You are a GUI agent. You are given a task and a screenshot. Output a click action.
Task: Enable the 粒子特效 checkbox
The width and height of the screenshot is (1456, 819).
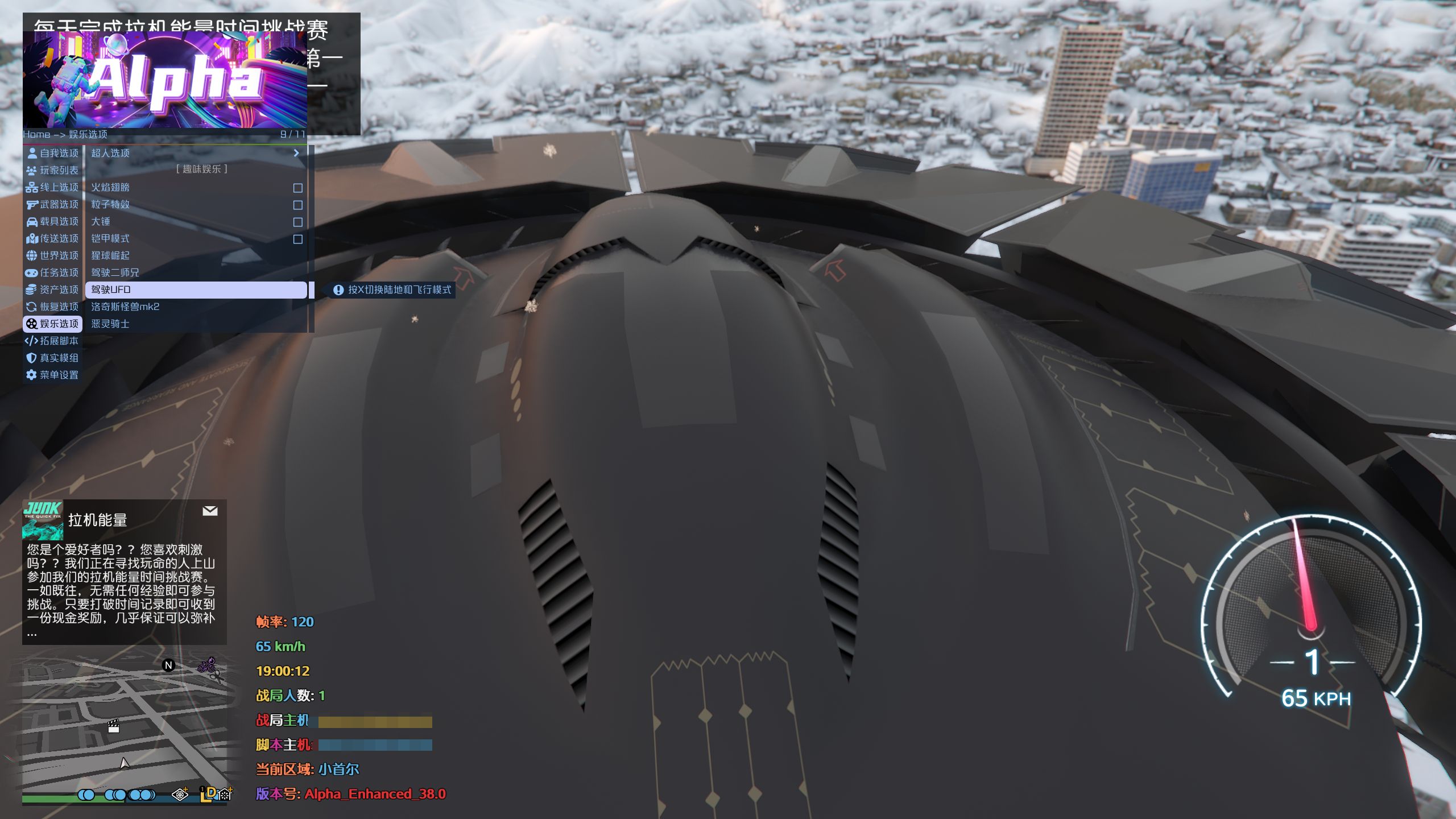297,205
